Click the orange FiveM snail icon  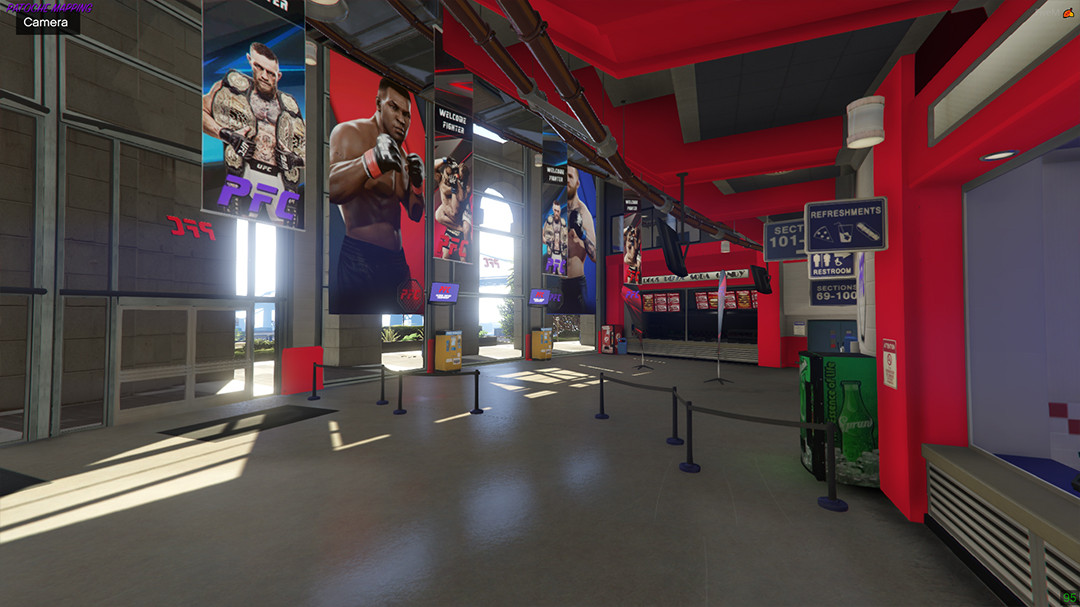point(1068,13)
